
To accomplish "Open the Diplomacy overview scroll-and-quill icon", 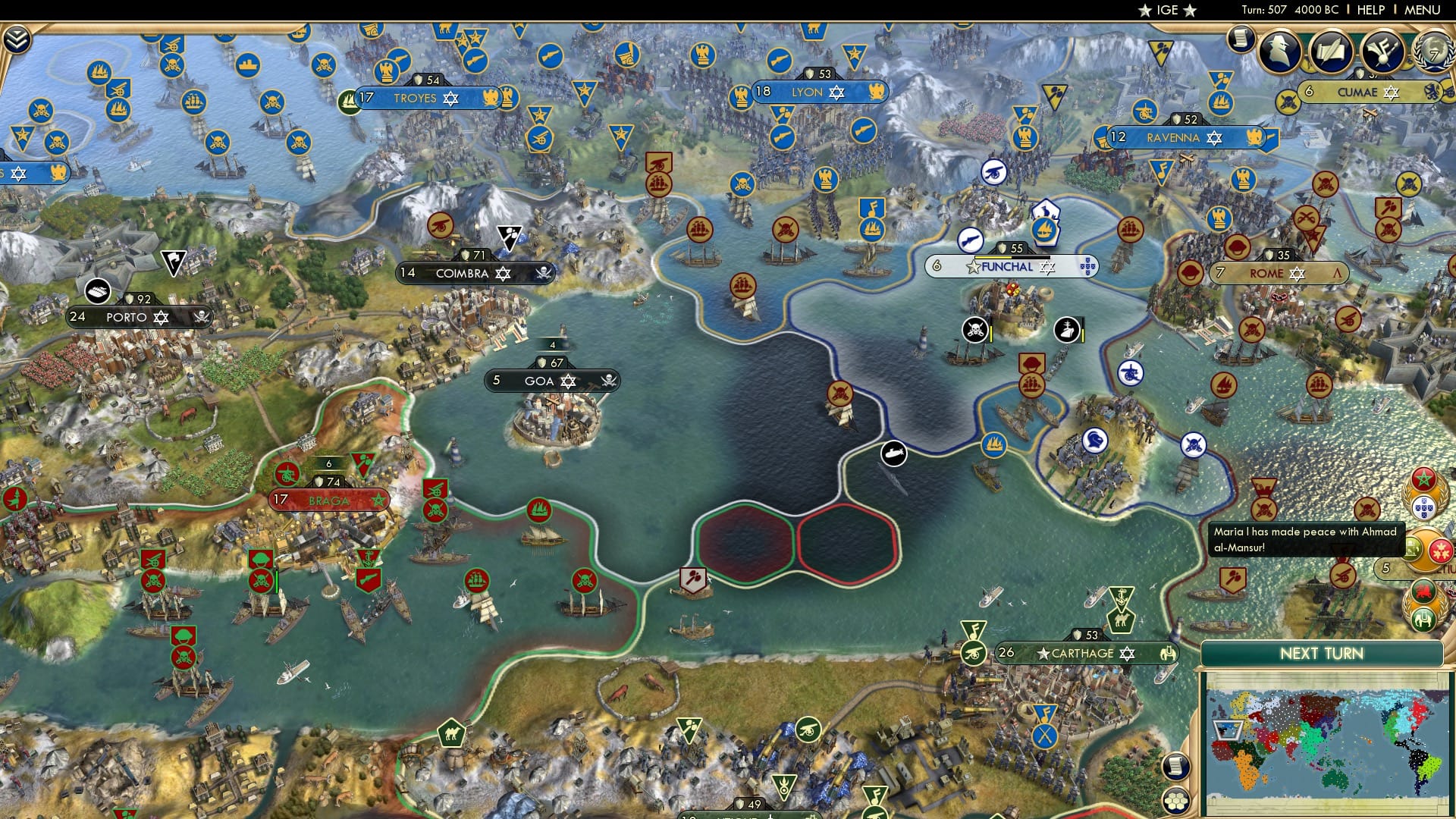I will [x=1332, y=50].
